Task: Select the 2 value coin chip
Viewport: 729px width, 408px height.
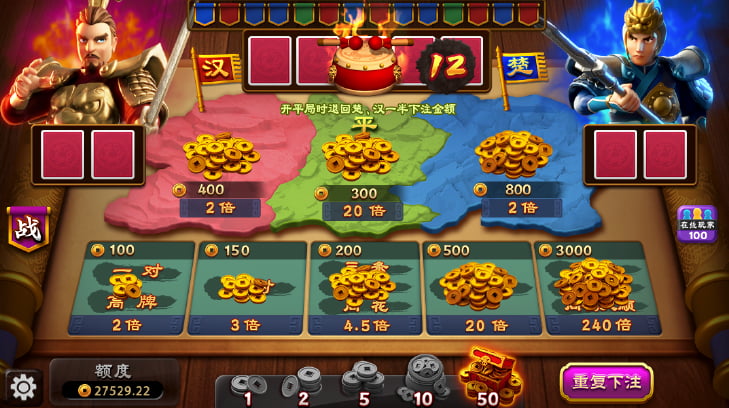Action: pyautogui.click(x=302, y=384)
